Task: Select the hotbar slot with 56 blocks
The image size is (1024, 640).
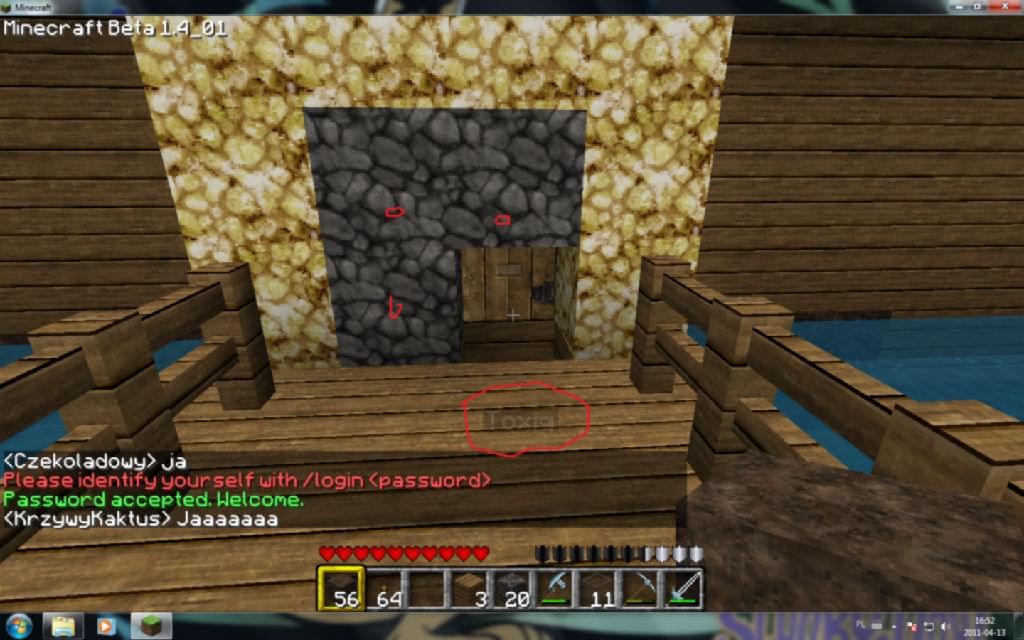Action: (340, 588)
